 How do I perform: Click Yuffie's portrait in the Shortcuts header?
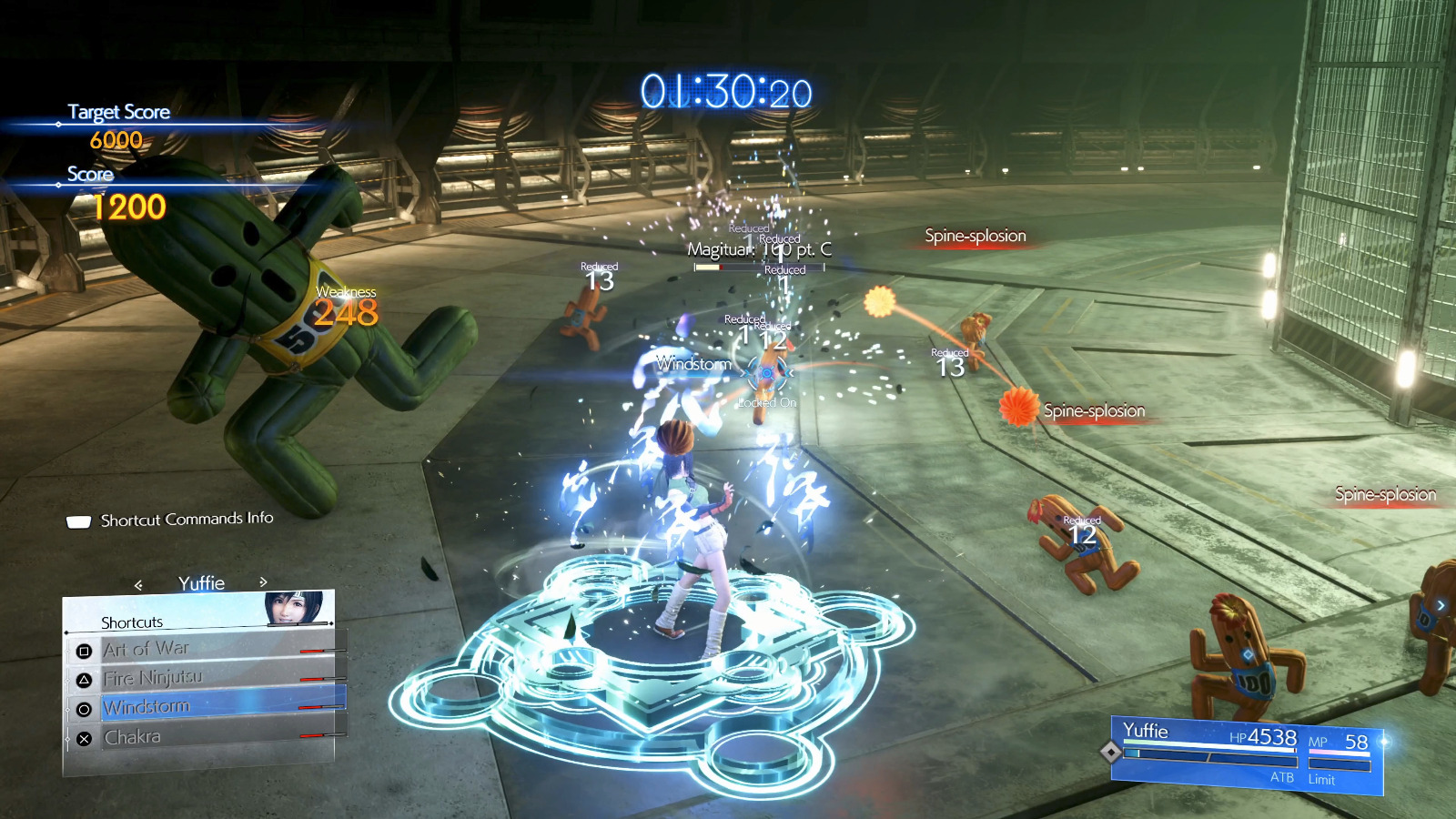pos(294,607)
